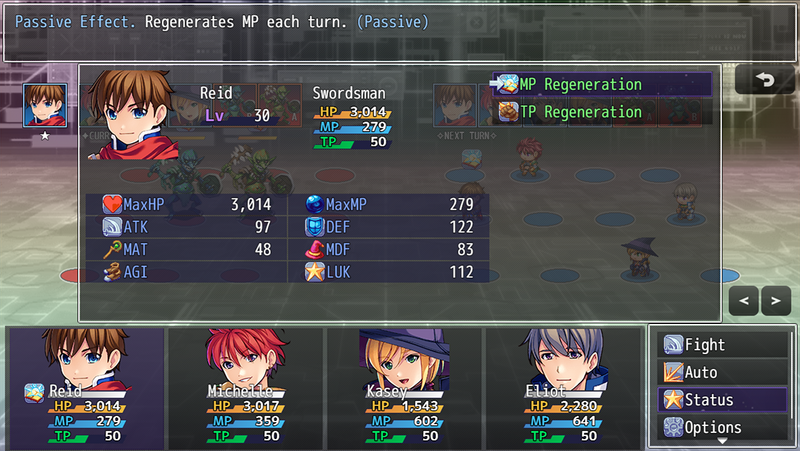Screen dimensions: 800x451
Task: Select Eliot's party panel
Action: coord(562,385)
